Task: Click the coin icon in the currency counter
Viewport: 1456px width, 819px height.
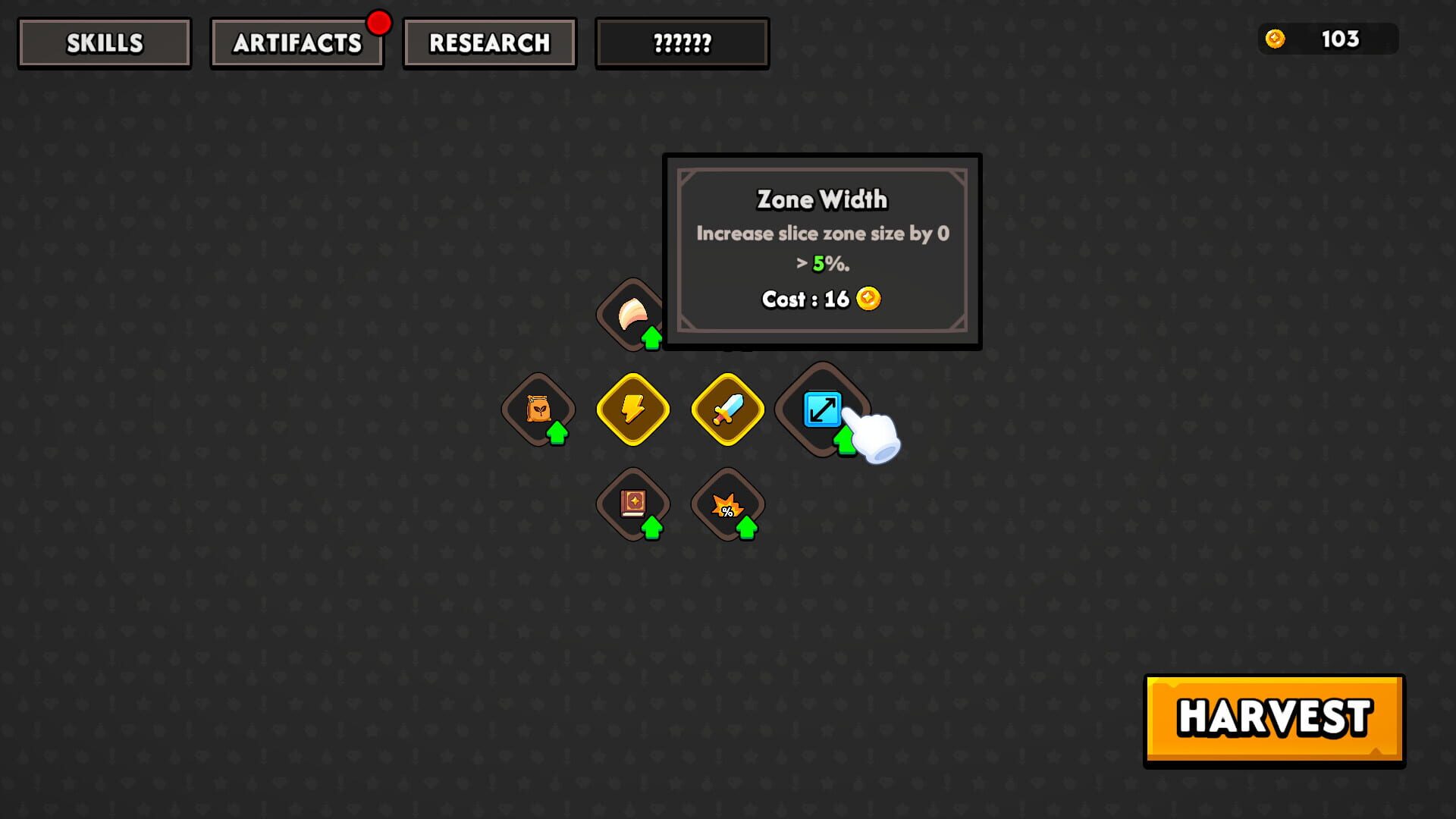Action: point(1276,39)
